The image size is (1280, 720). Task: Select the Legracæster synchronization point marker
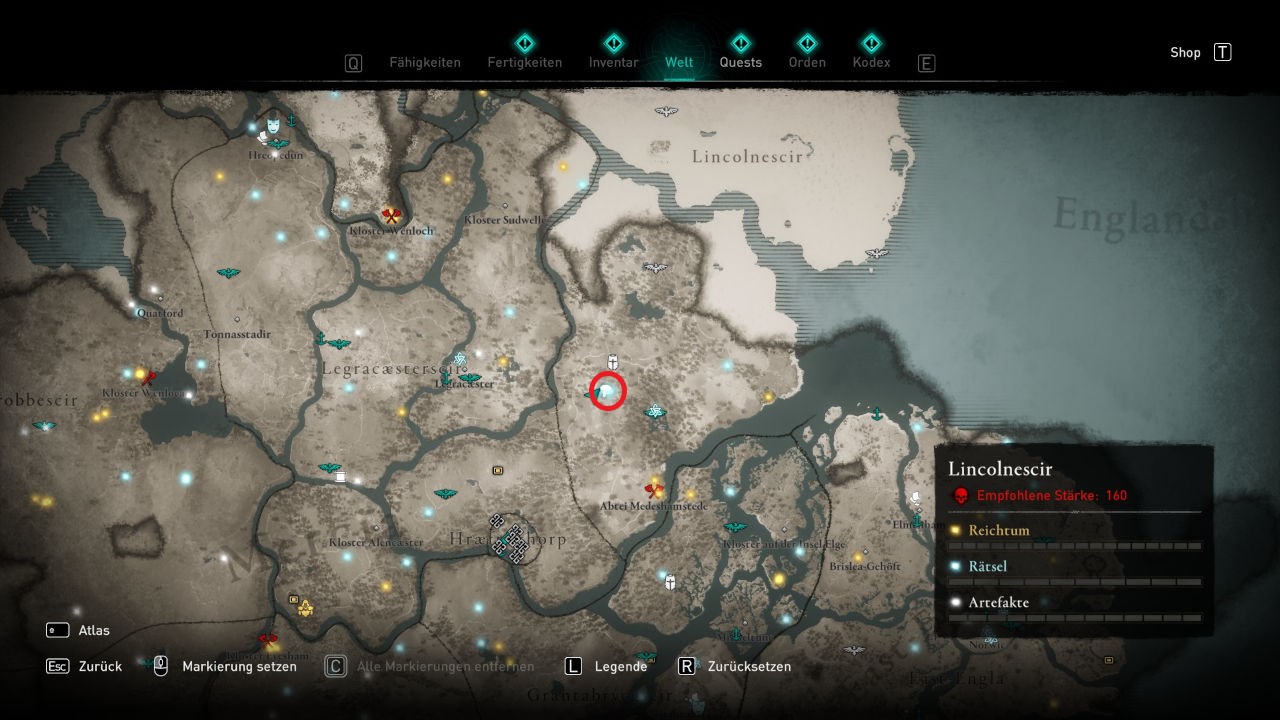click(469, 379)
